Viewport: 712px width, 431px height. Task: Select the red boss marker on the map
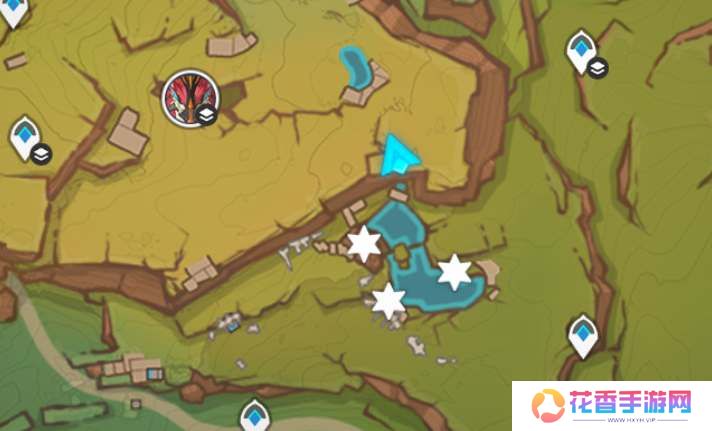pyautogui.click(x=187, y=99)
